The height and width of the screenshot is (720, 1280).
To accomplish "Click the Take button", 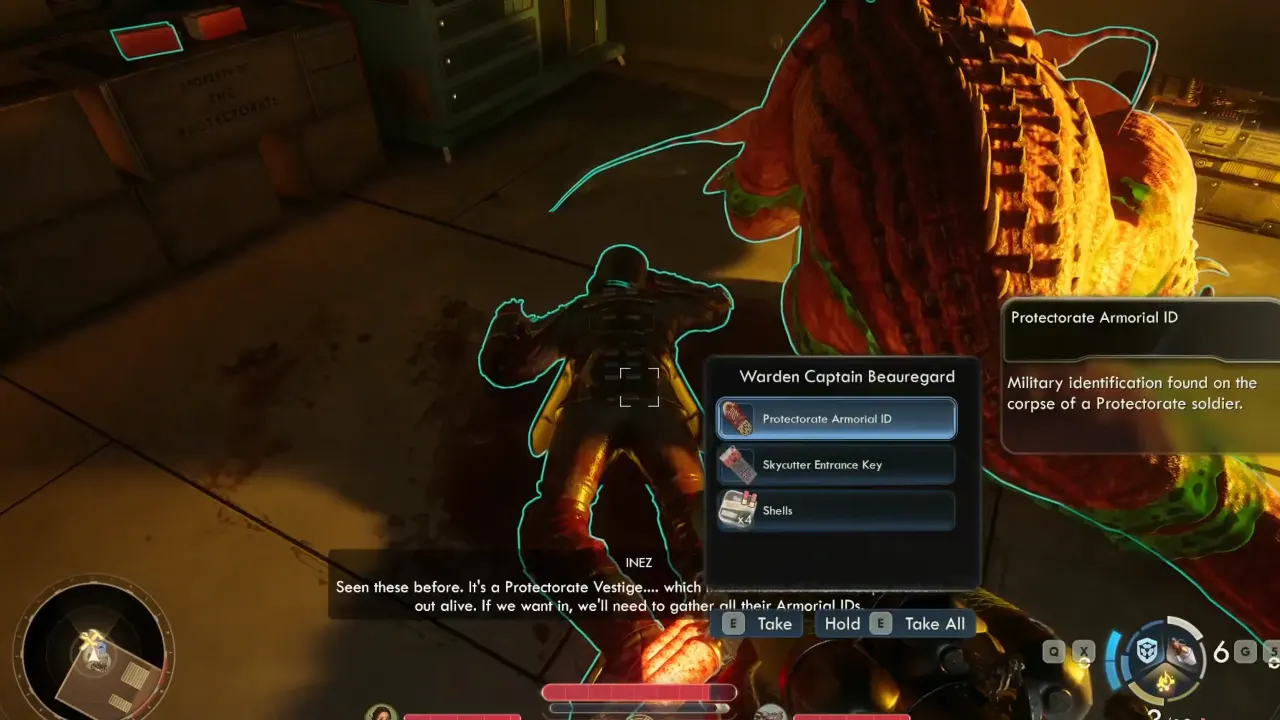I will click(759, 624).
